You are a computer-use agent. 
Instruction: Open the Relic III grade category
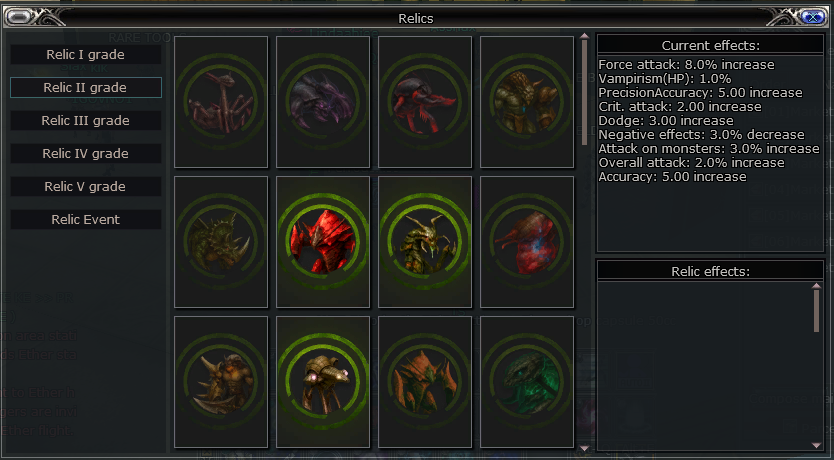click(86, 120)
